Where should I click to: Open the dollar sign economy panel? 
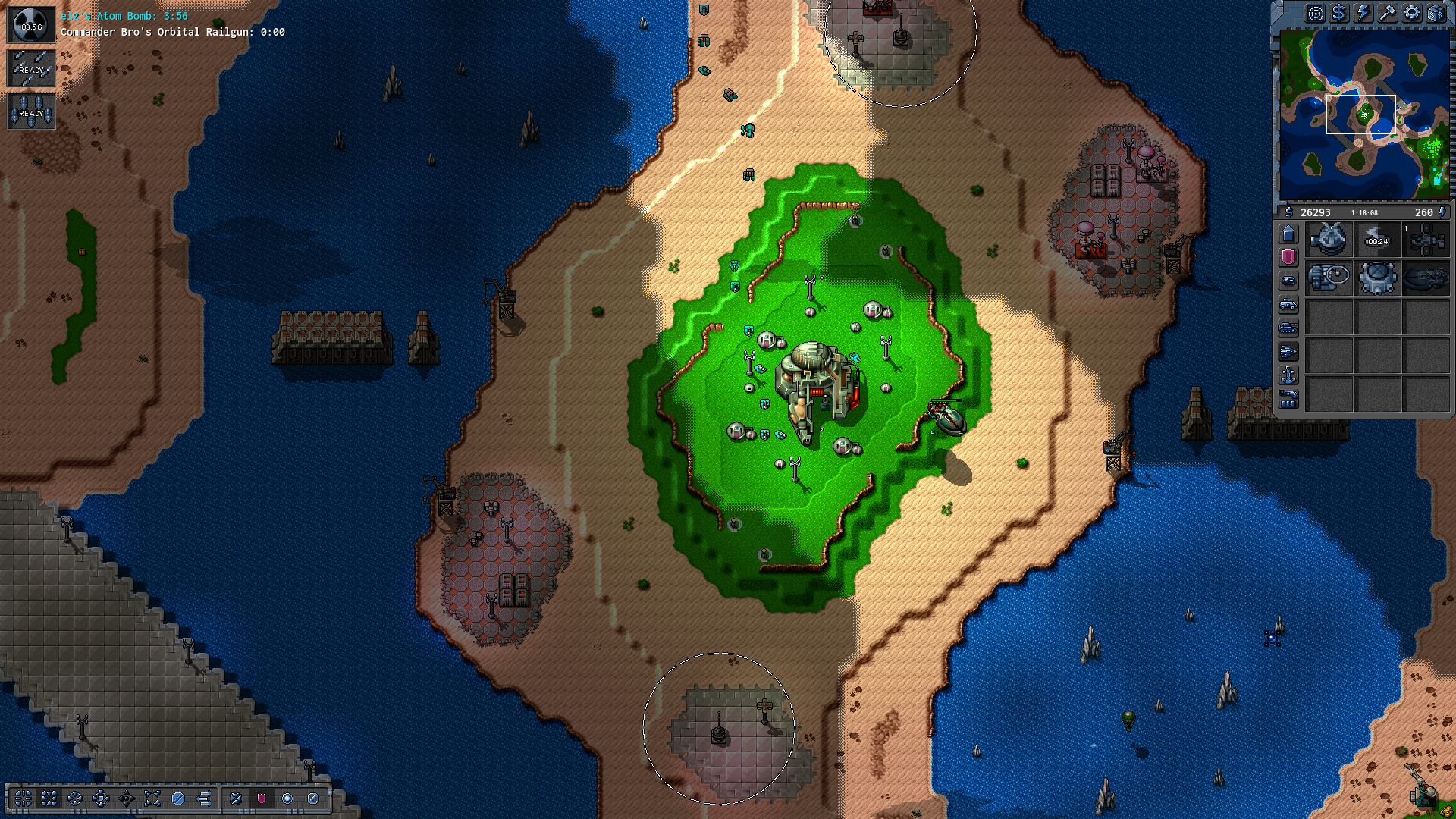[x=1338, y=13]
